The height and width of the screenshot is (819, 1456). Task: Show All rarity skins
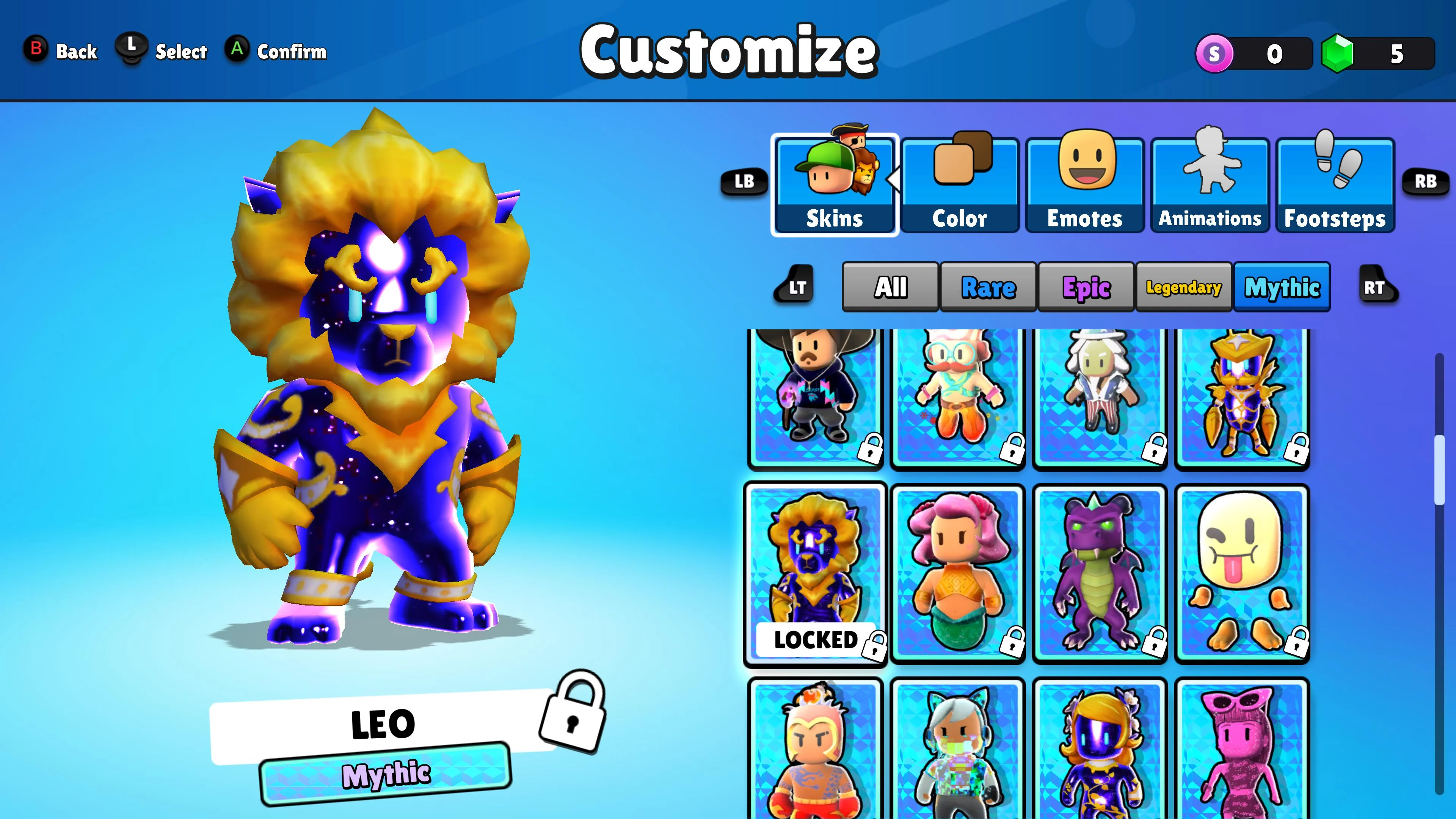coord(890,287)
